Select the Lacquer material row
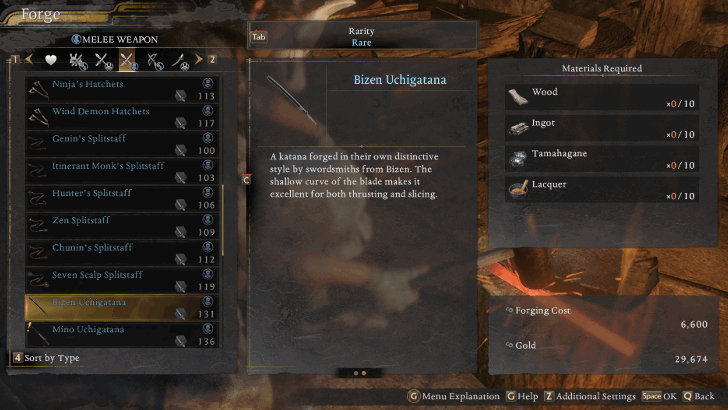 [601, 190]
